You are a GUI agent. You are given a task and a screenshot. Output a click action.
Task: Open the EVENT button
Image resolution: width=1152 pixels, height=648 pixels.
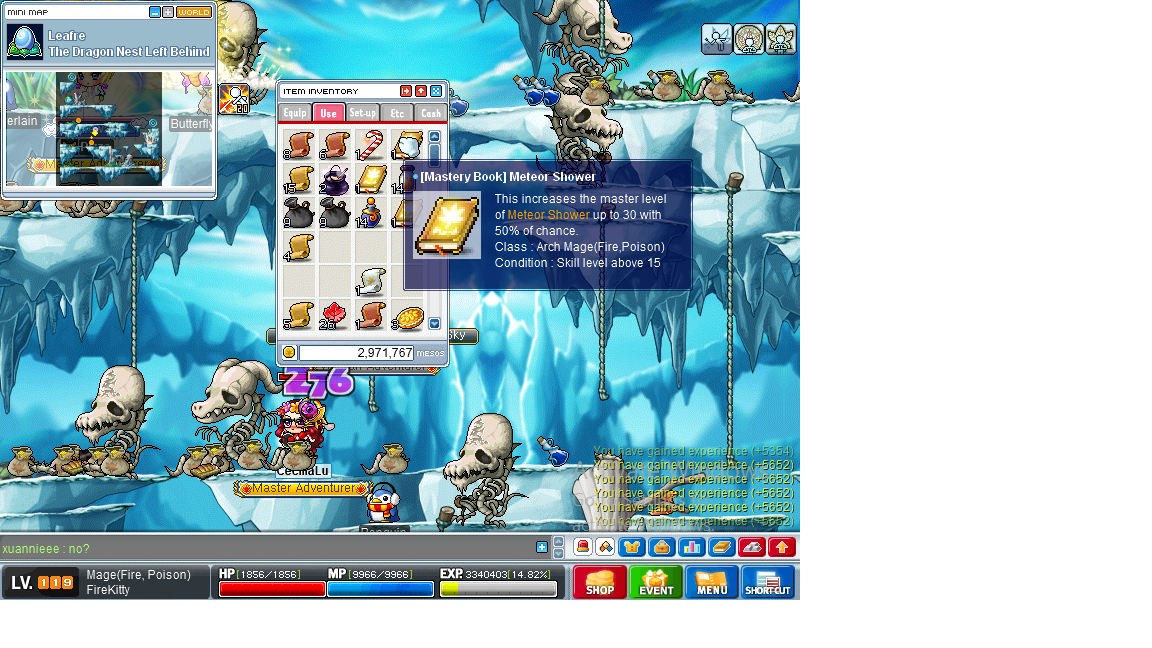pyautogui.click(x=656, y=582)
